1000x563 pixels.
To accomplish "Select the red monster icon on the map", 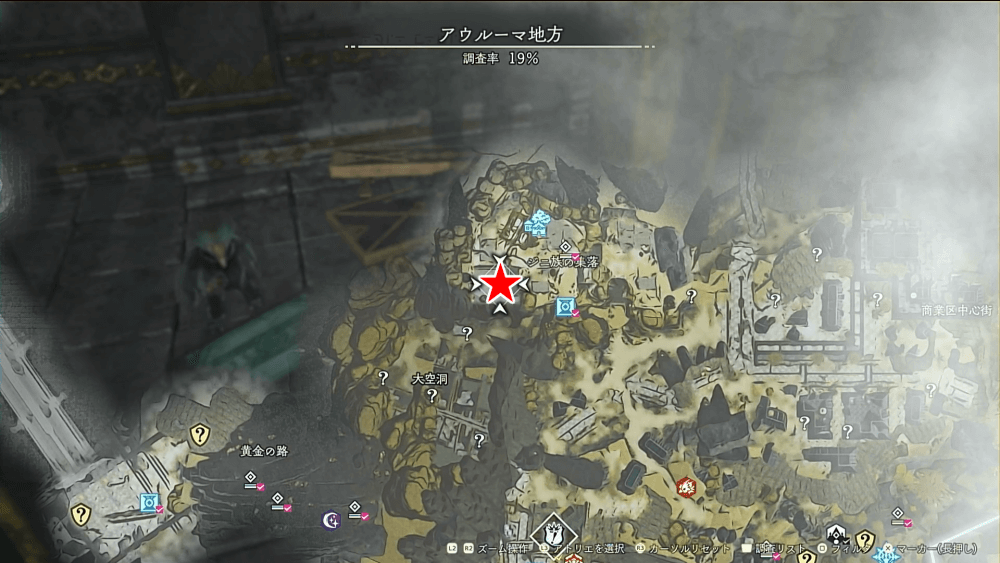I will pyautogui.click(x=686, y=488).
